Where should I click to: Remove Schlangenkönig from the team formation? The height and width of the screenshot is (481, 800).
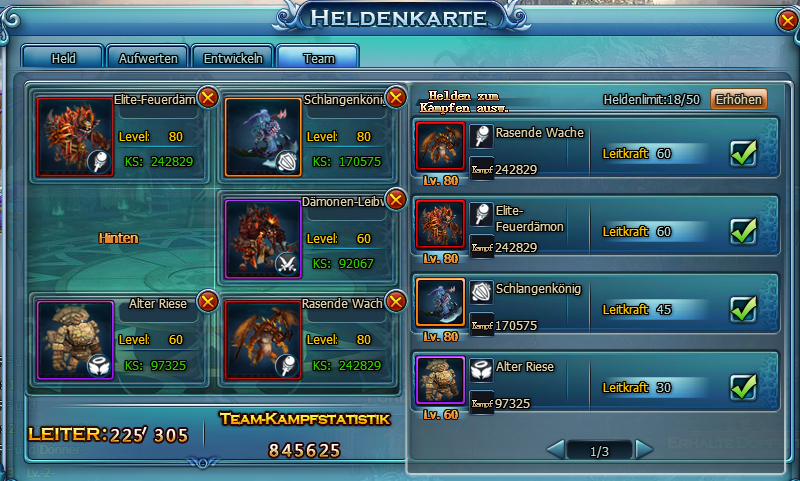(396, 97)
